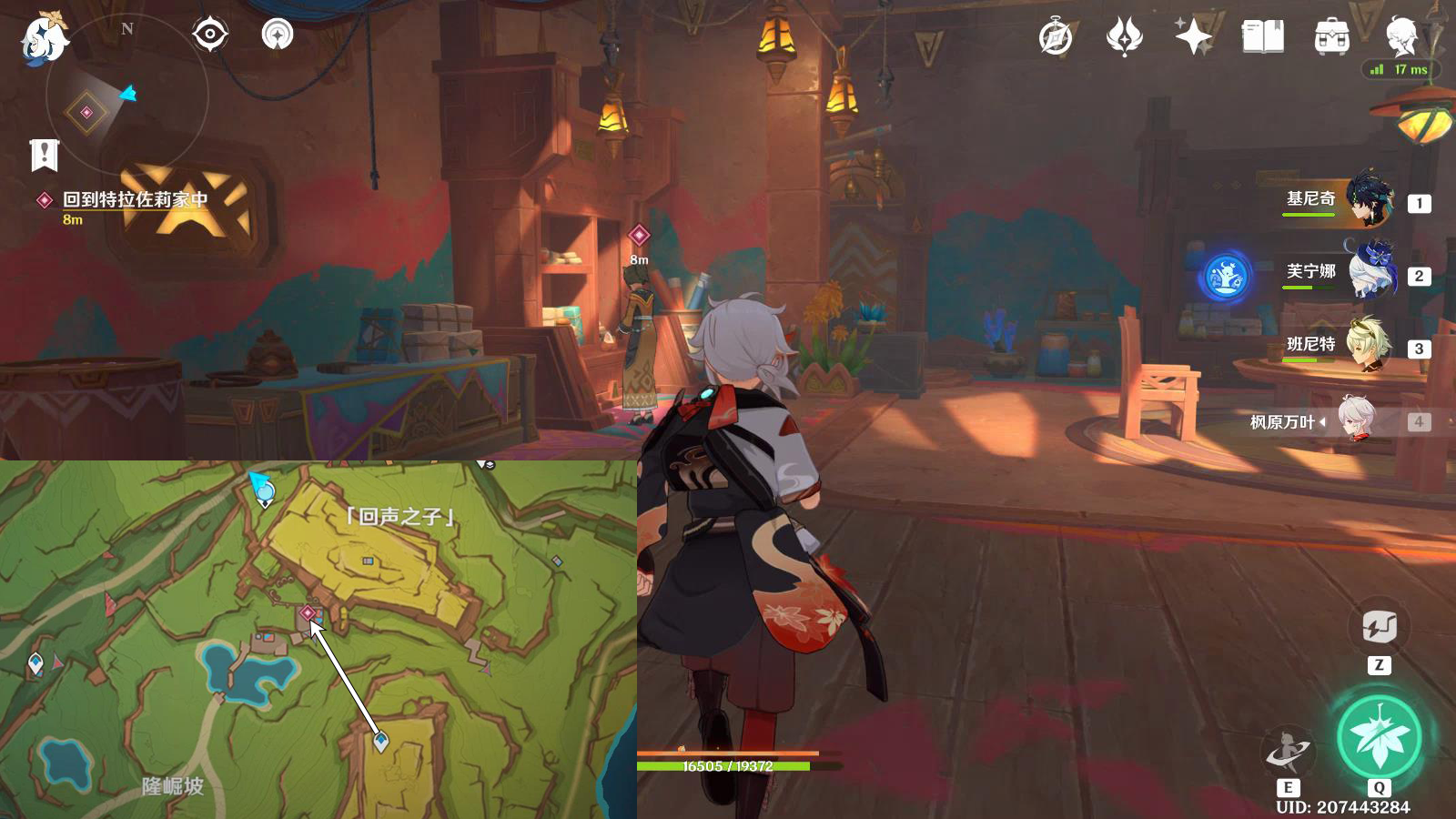Click the eye-shaped elemental sight icon
The height and width of the screenshot is (819, 1456).
pos(209,35)
